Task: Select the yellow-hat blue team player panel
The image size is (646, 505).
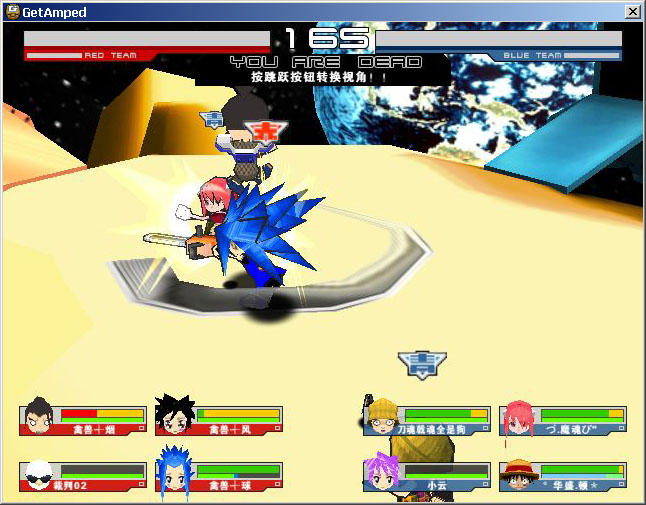Action: tap(428, 420)
